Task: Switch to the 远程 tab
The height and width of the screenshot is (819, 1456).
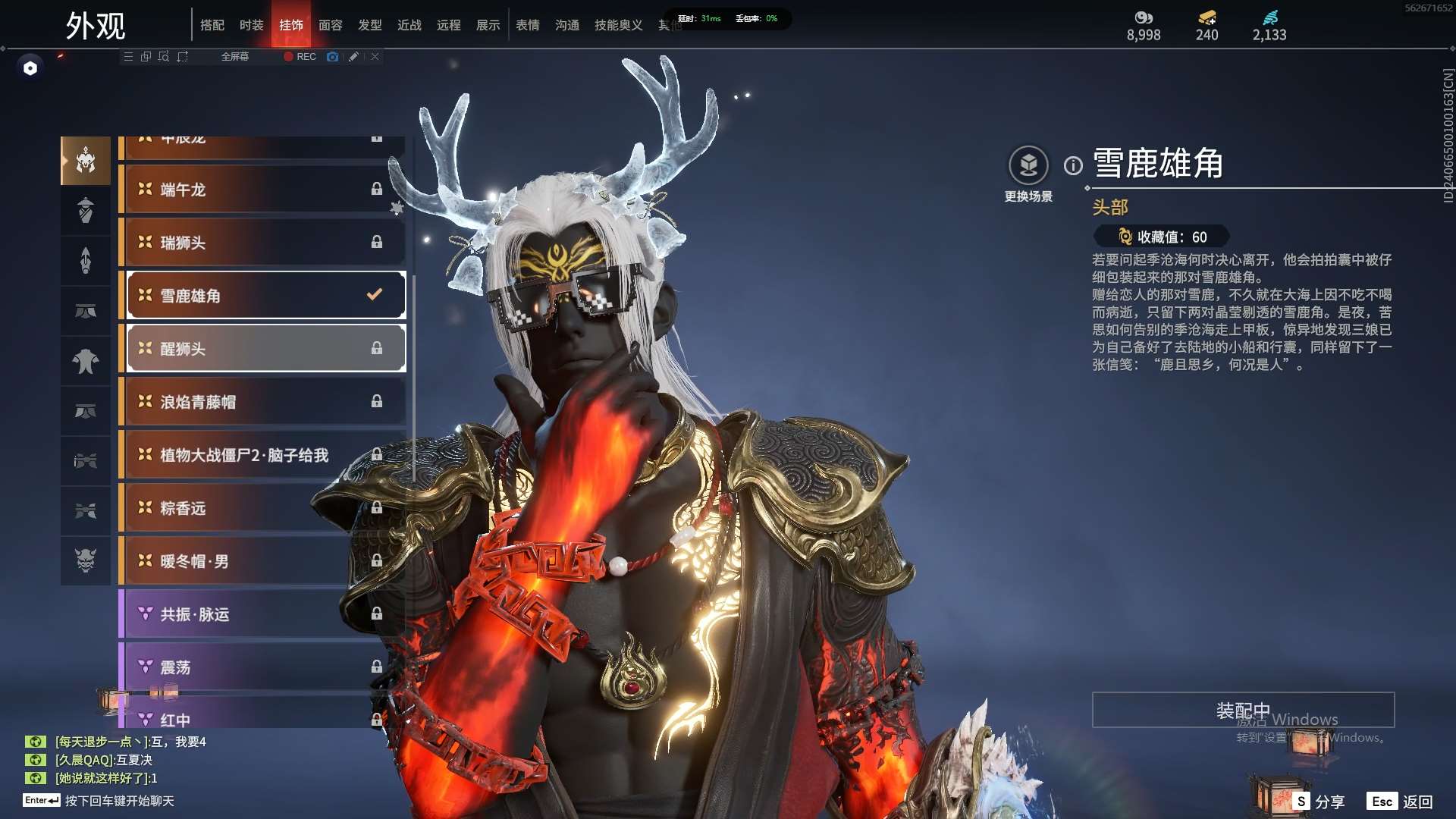Action: [x=448, y=25]
